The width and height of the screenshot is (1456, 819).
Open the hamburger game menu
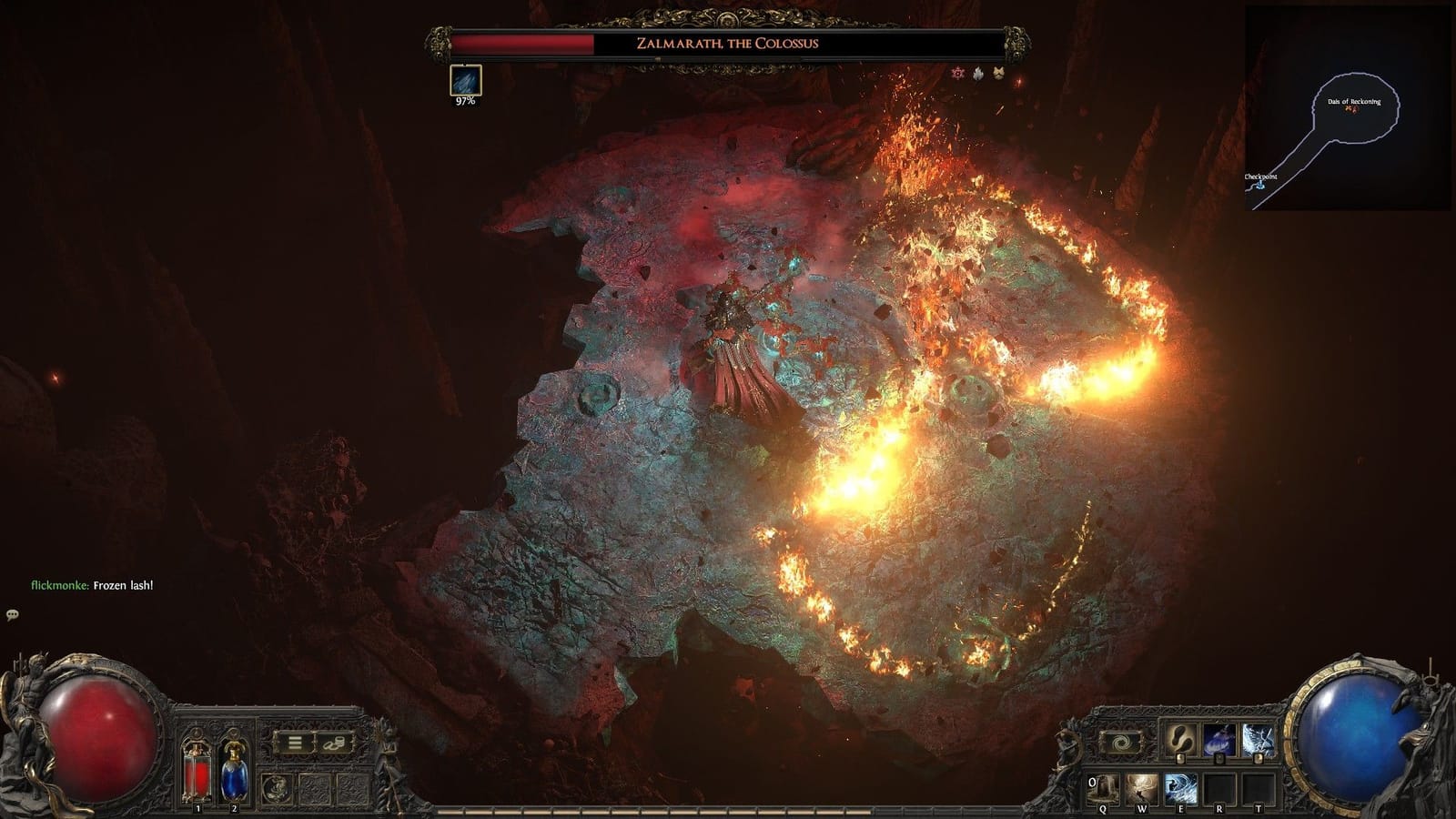(x=295, y=742)
